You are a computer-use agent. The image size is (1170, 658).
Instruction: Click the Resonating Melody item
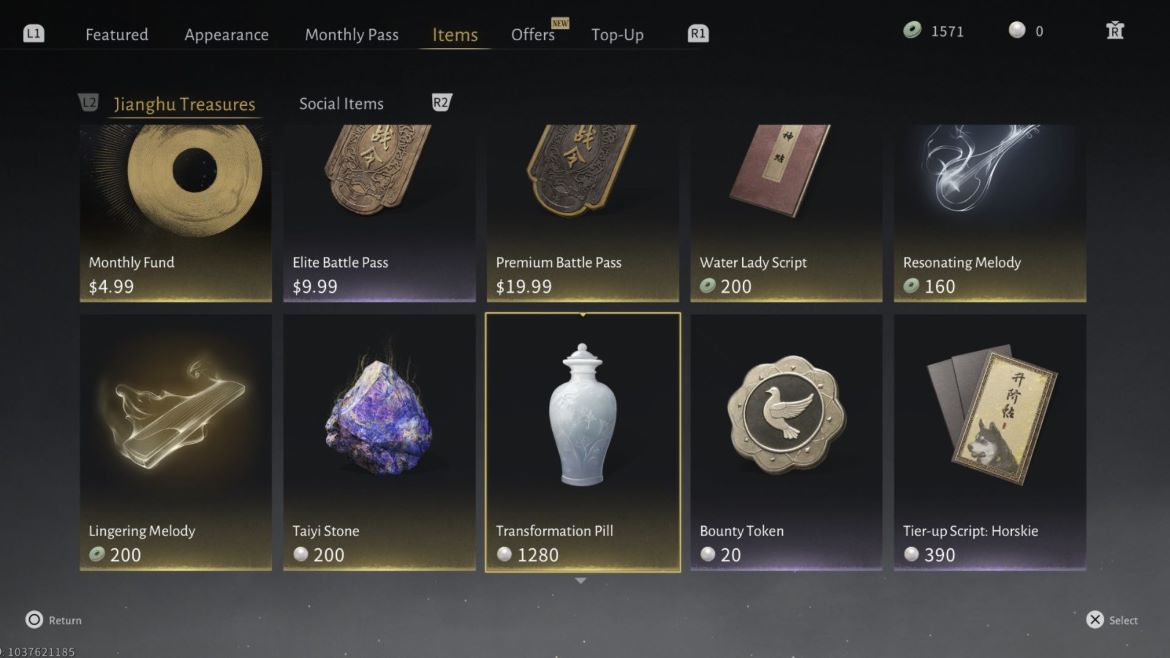[990, 213]
